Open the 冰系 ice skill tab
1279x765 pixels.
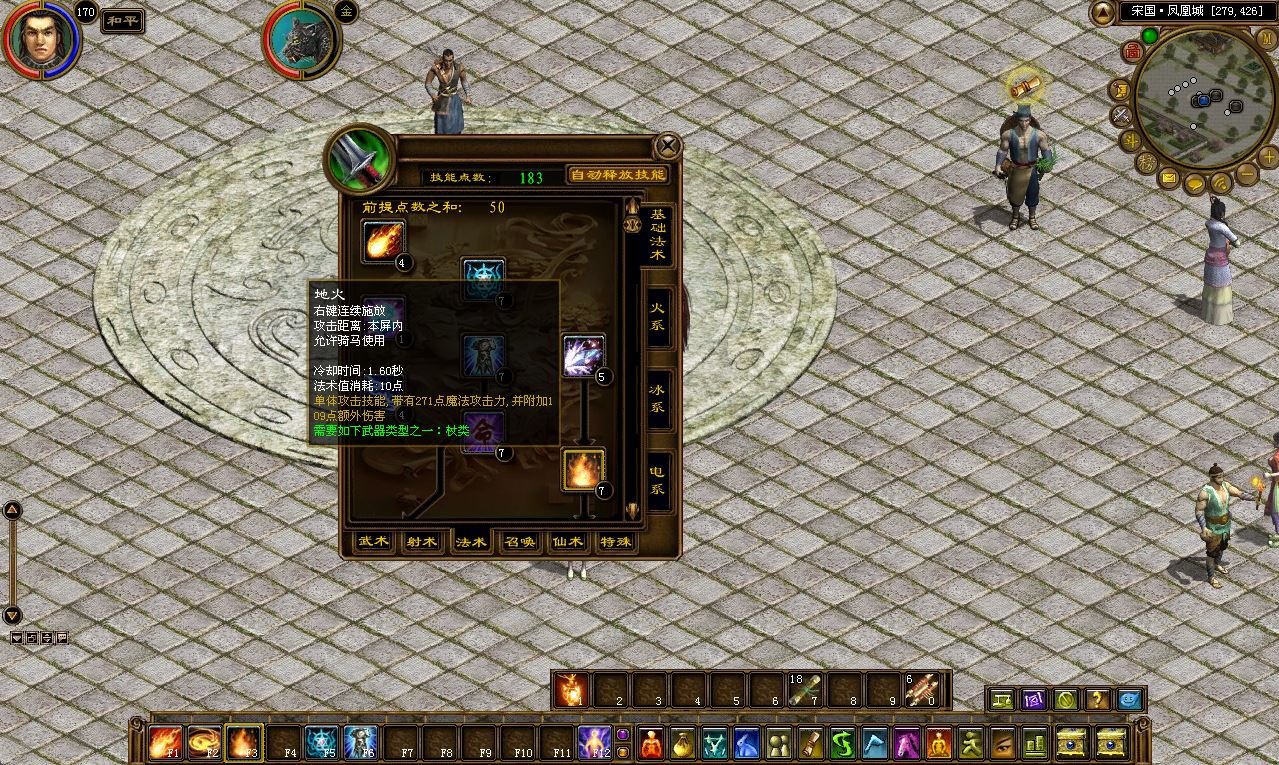657,399
